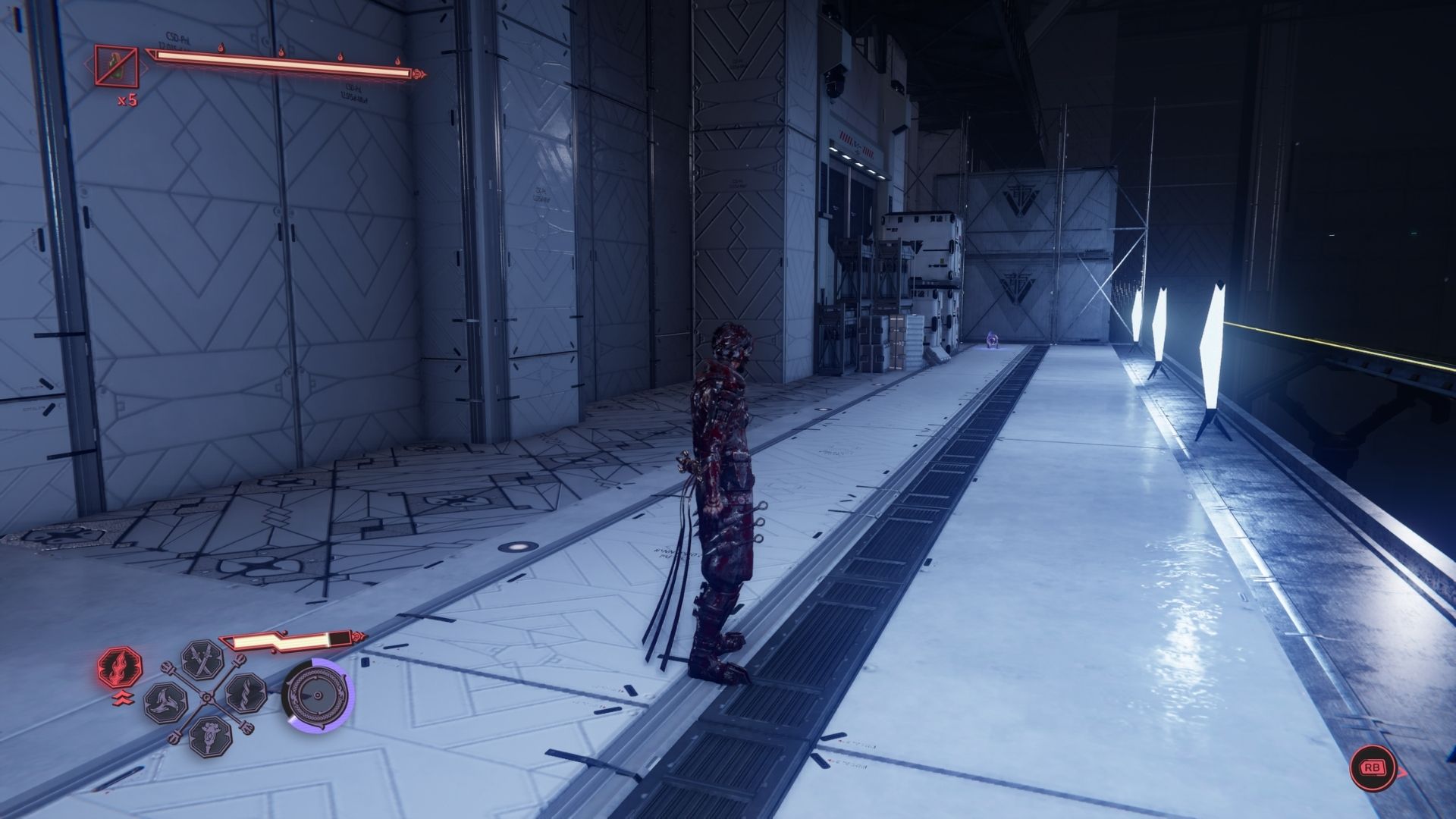Select the green healing bottle item slot
1456x819 pixels.
coord(116,65)
